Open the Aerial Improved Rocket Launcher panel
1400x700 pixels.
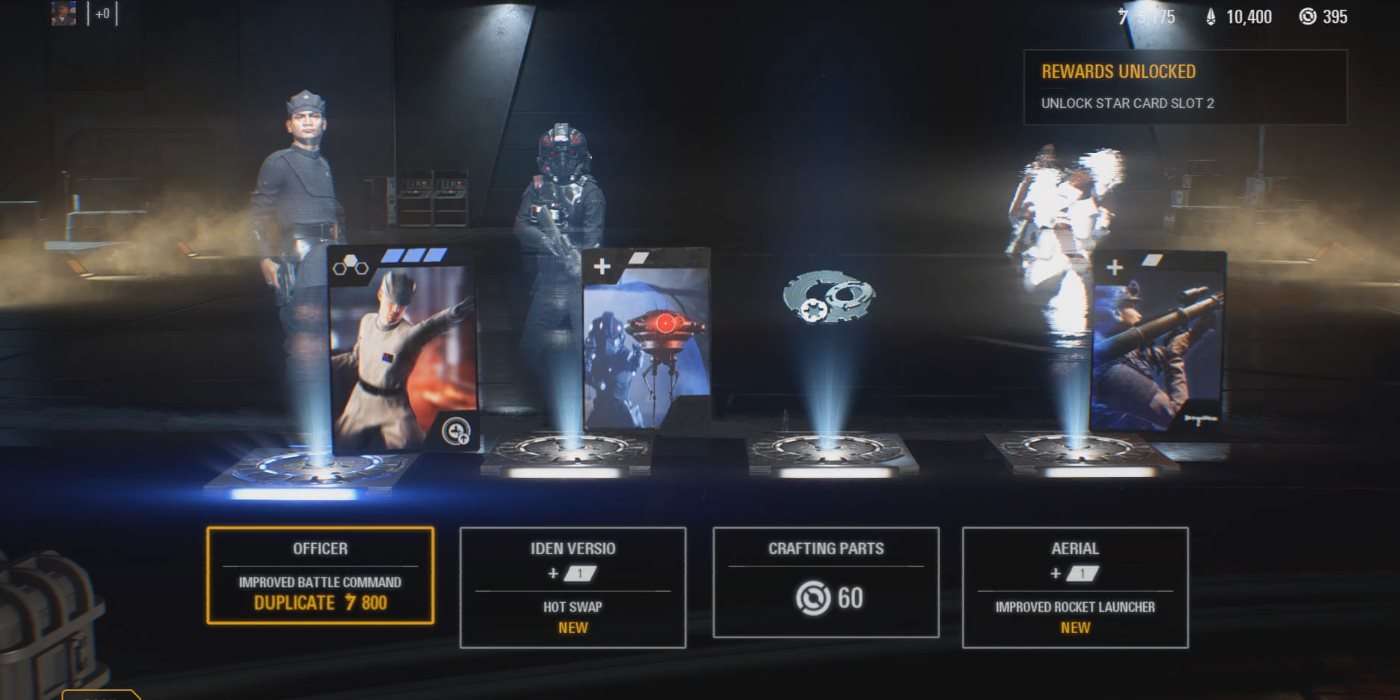1075,588
